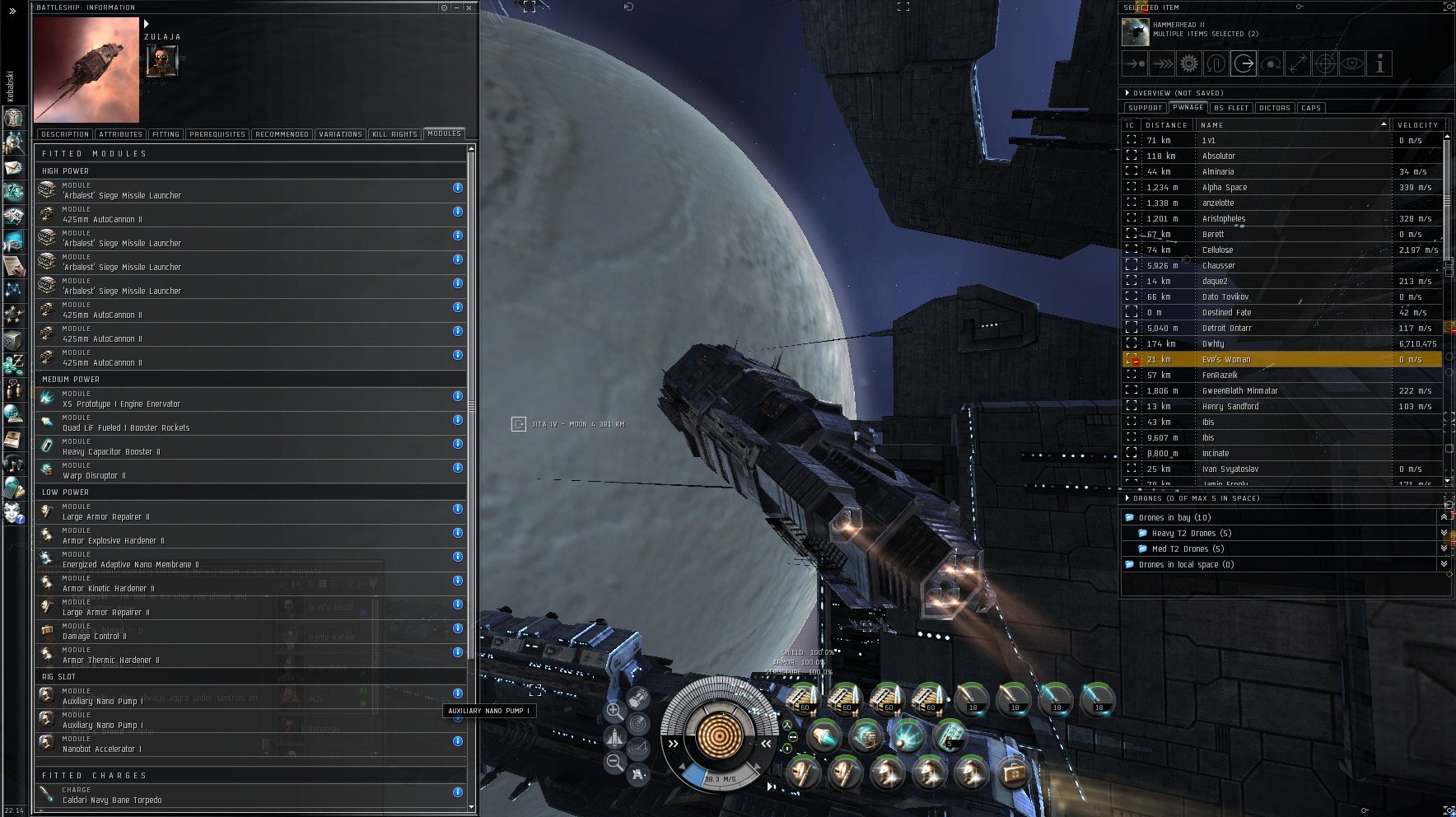Select the Damage Control II module row
1456x817 pixels.
[x=247, y=632]
